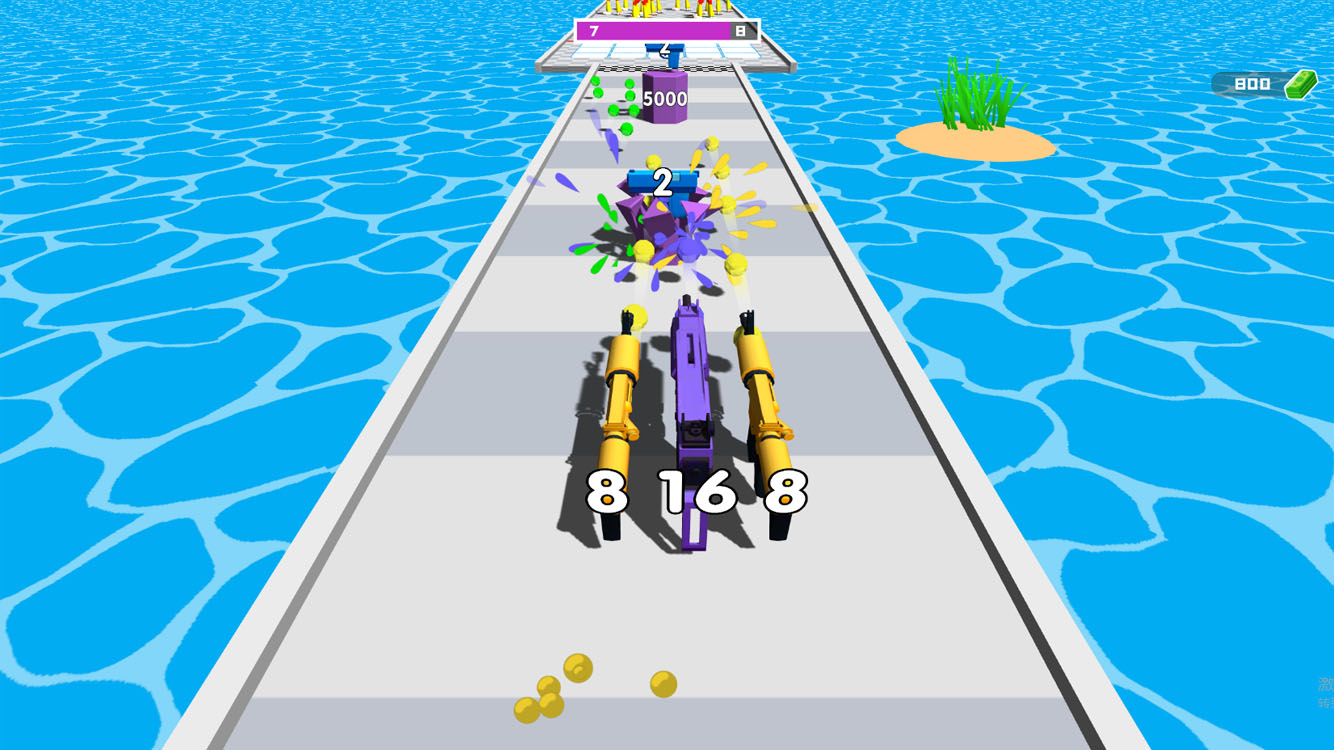Image resolution: width=1334 pixels, height=750 pixels.
Task: Select the central purple gun labeled 16
Action: [690, 400]
